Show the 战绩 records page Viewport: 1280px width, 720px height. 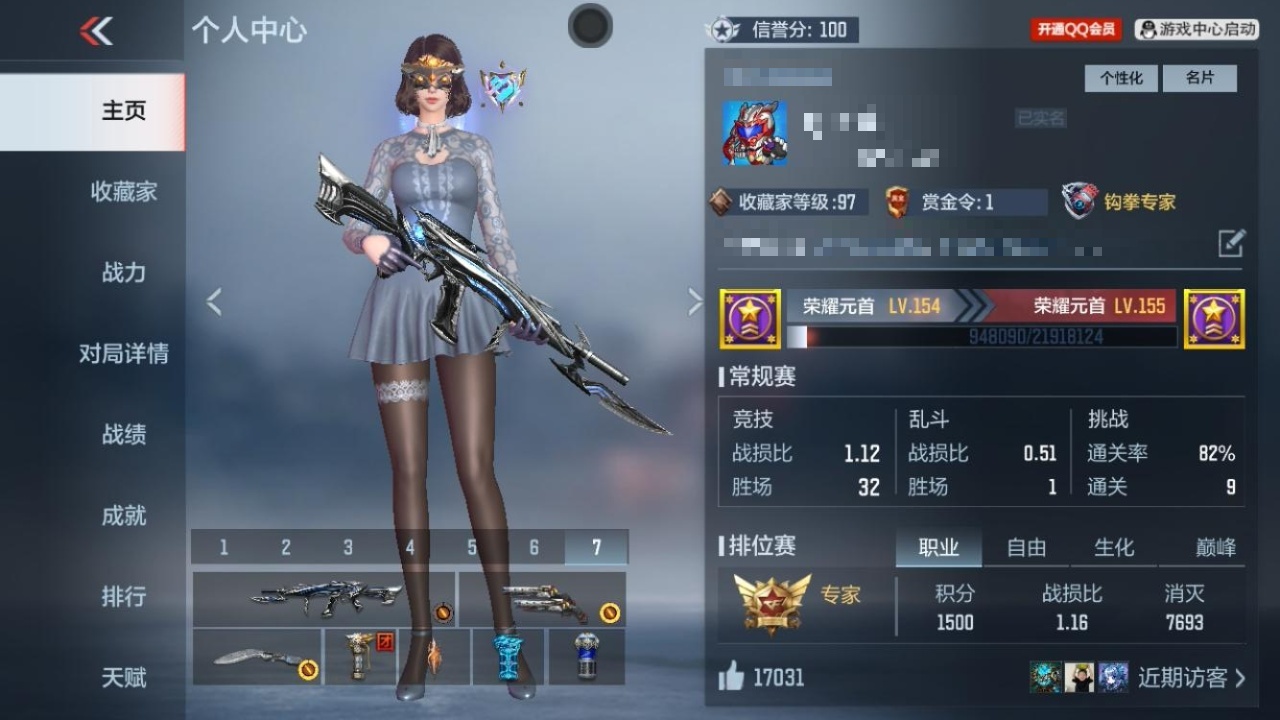[x=123, y=434]
